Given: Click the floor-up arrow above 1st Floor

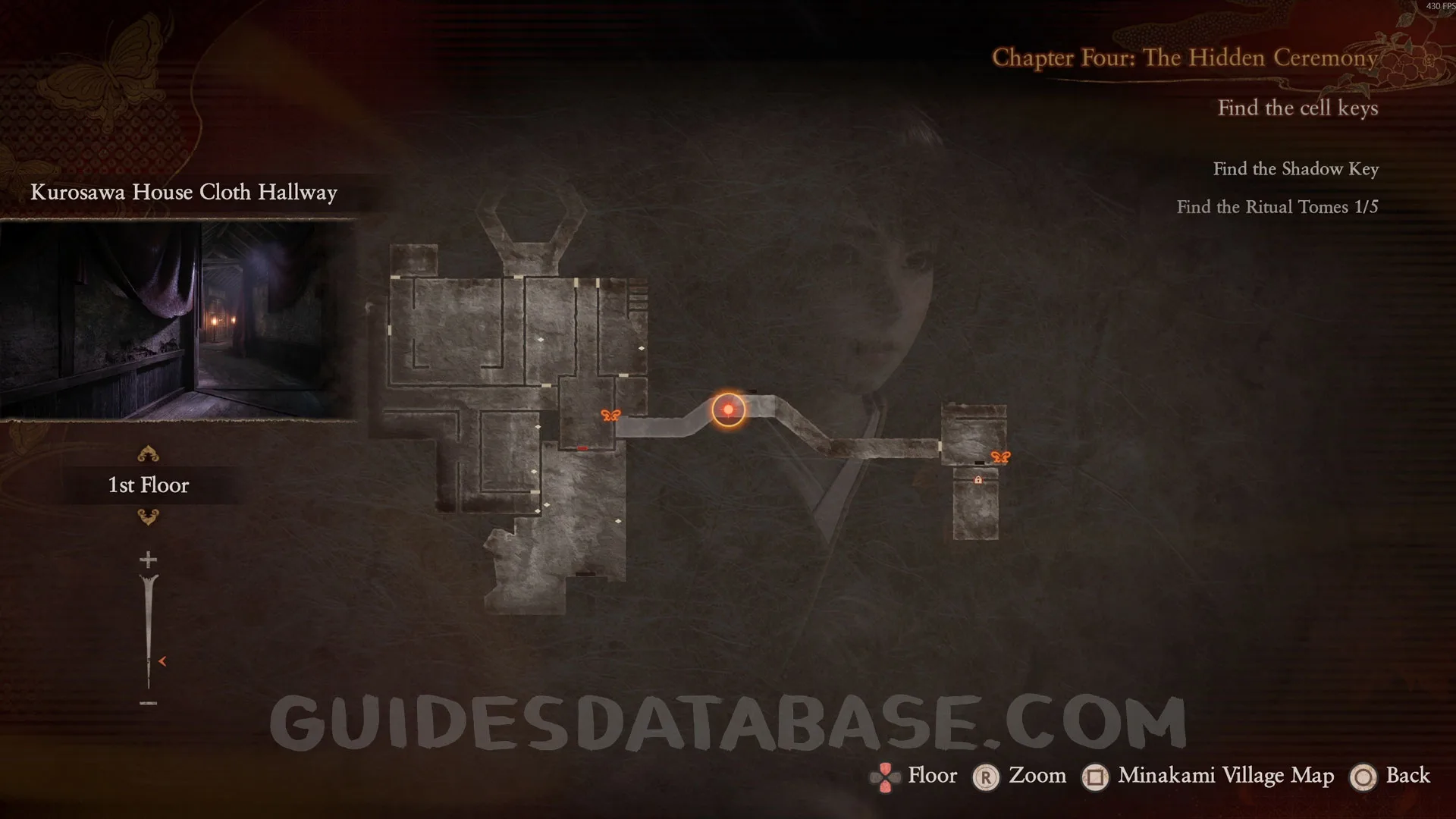Looking at the screenshot, I should (x=148, y=454).
